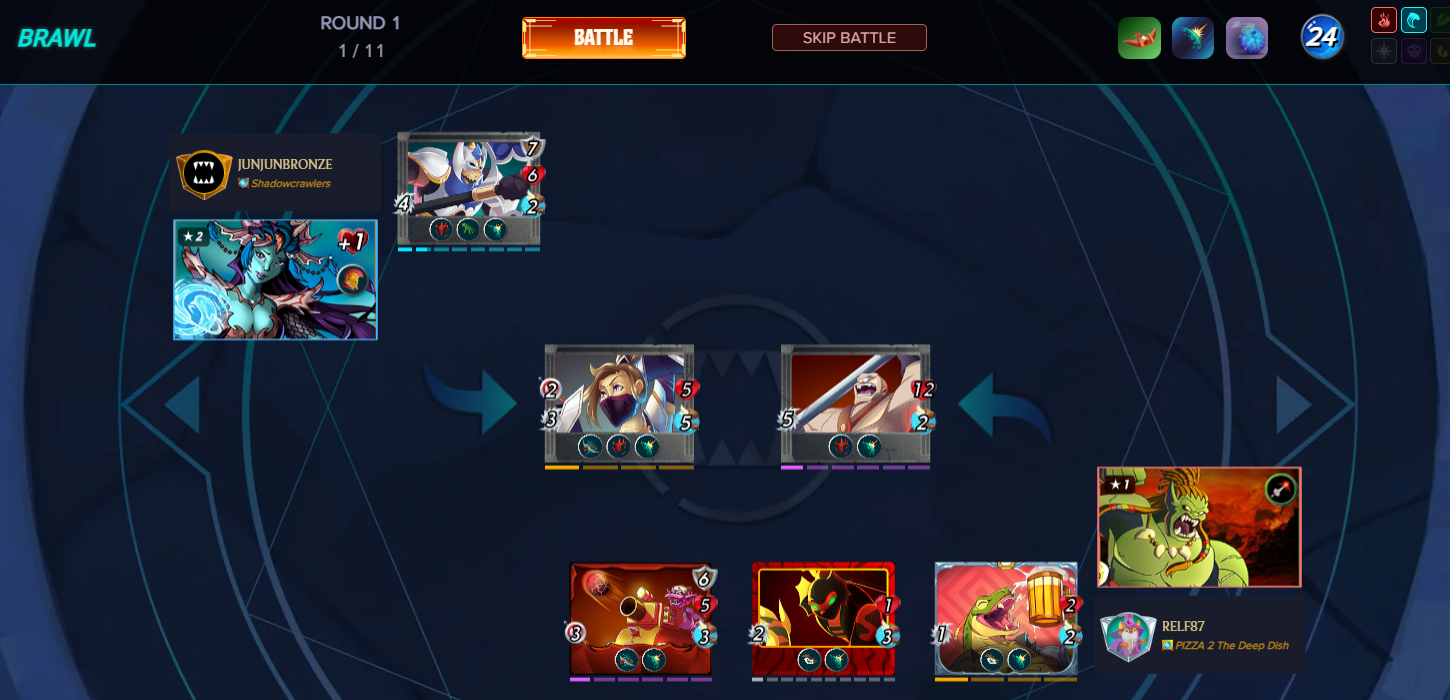1450x700 pixels.
Task: Click the BRAWL title label
Action: pyautogui.click(x=57, y=38)
